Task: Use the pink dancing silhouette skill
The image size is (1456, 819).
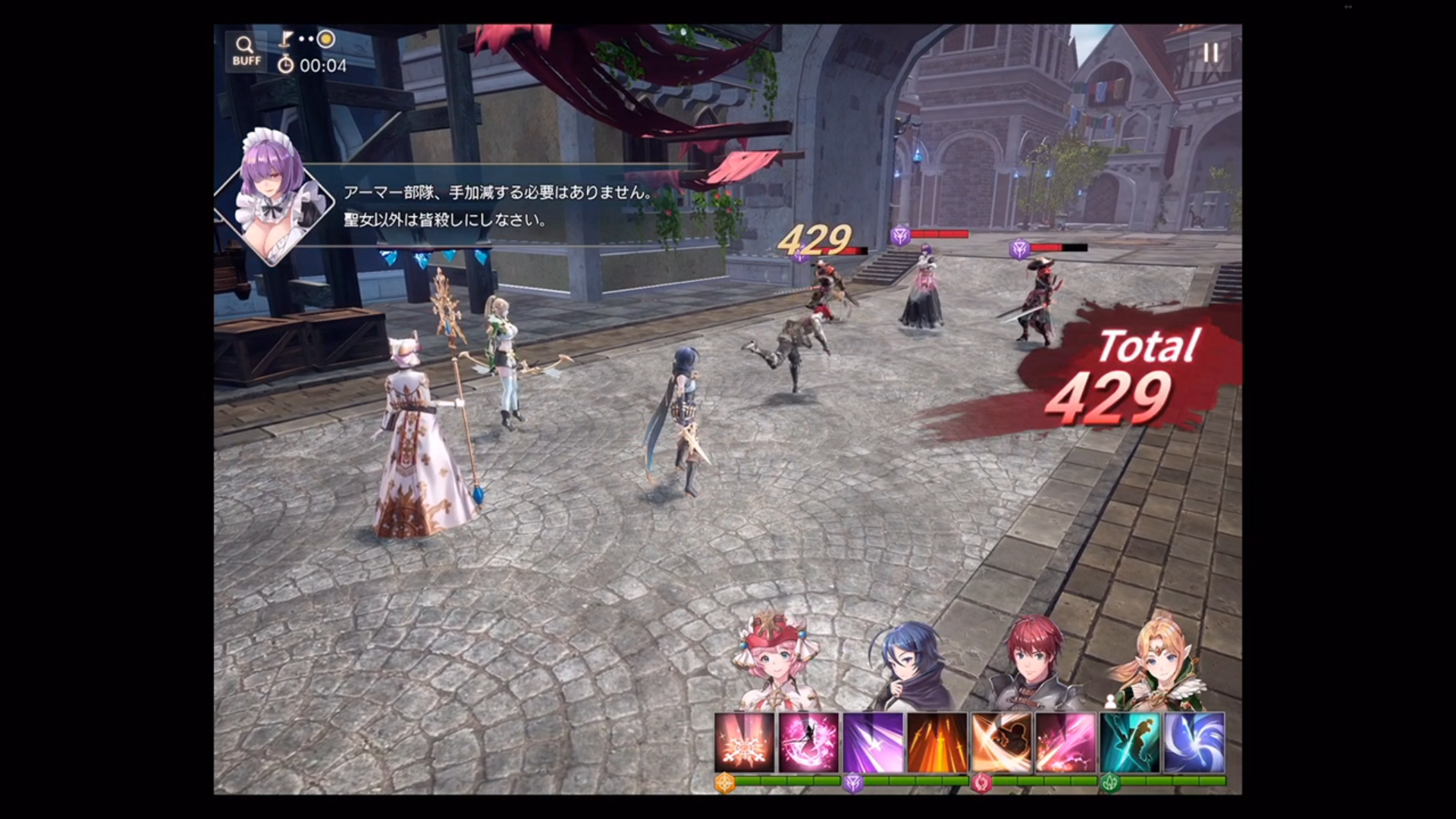Action: click(809, 742)
